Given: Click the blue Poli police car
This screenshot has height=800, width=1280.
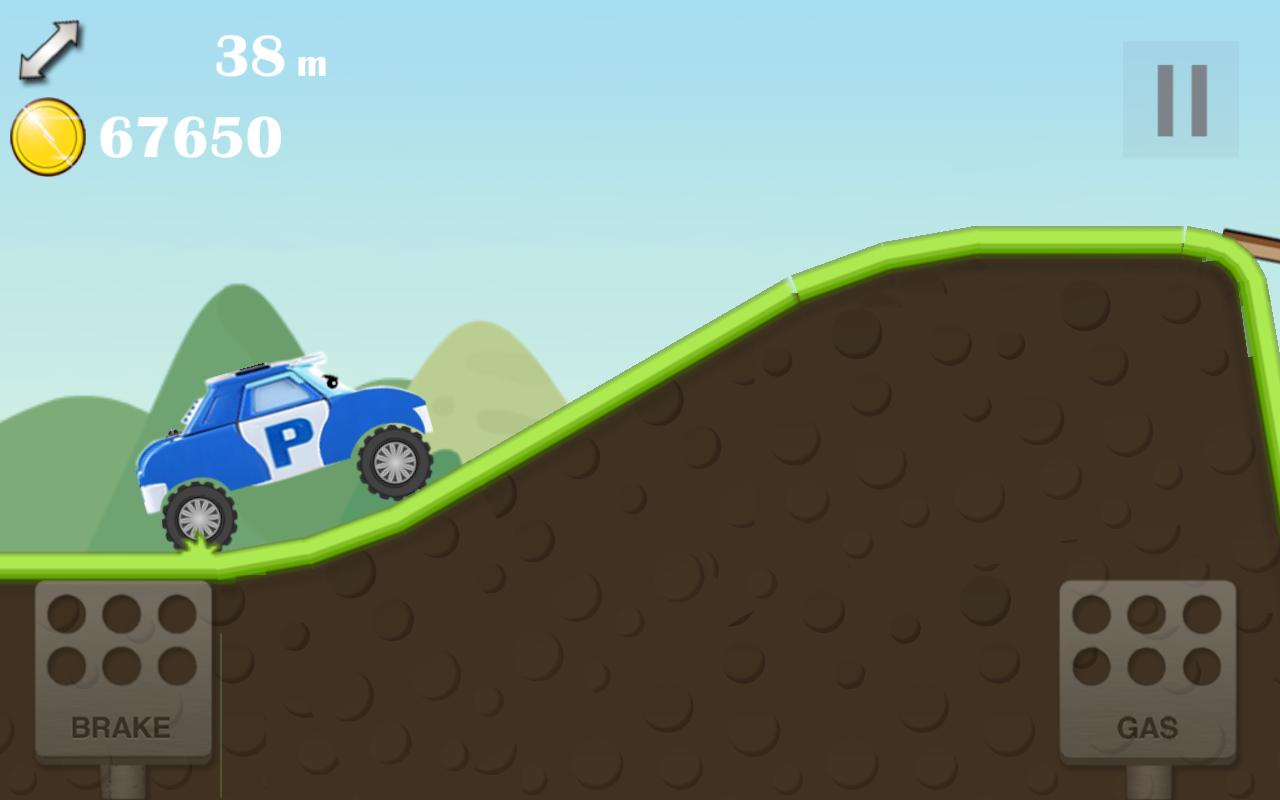Looking at the screenshot, I should pyautogui.click(x=290, y=440).
